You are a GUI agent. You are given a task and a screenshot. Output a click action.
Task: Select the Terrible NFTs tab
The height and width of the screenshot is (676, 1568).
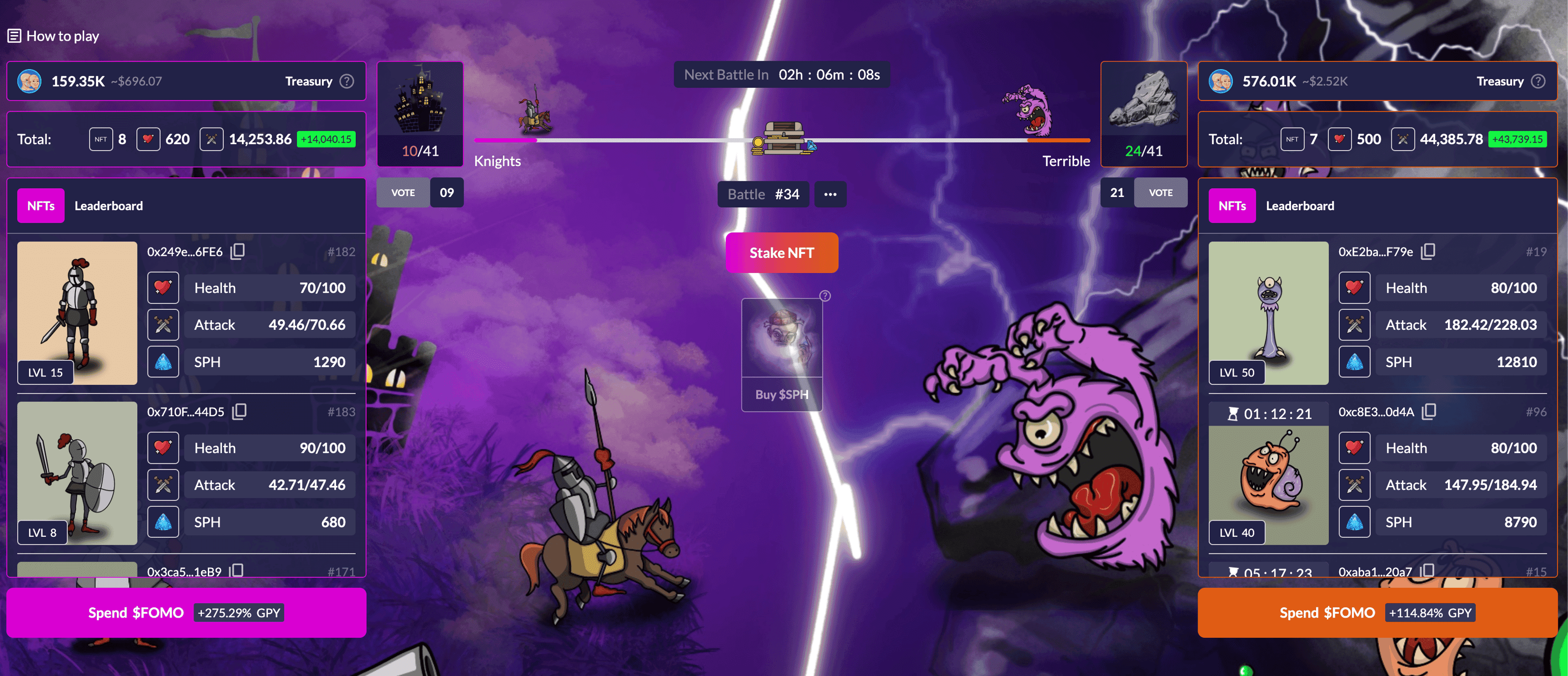pos(1231,206)
